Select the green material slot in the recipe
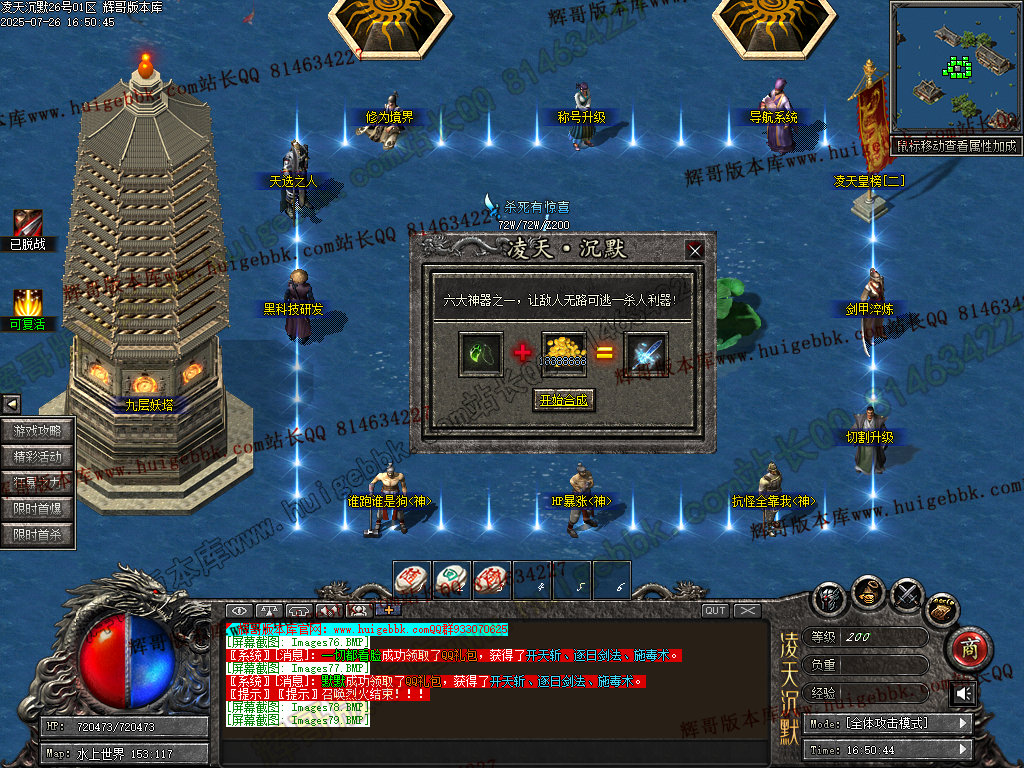 [x=481, y=354]
